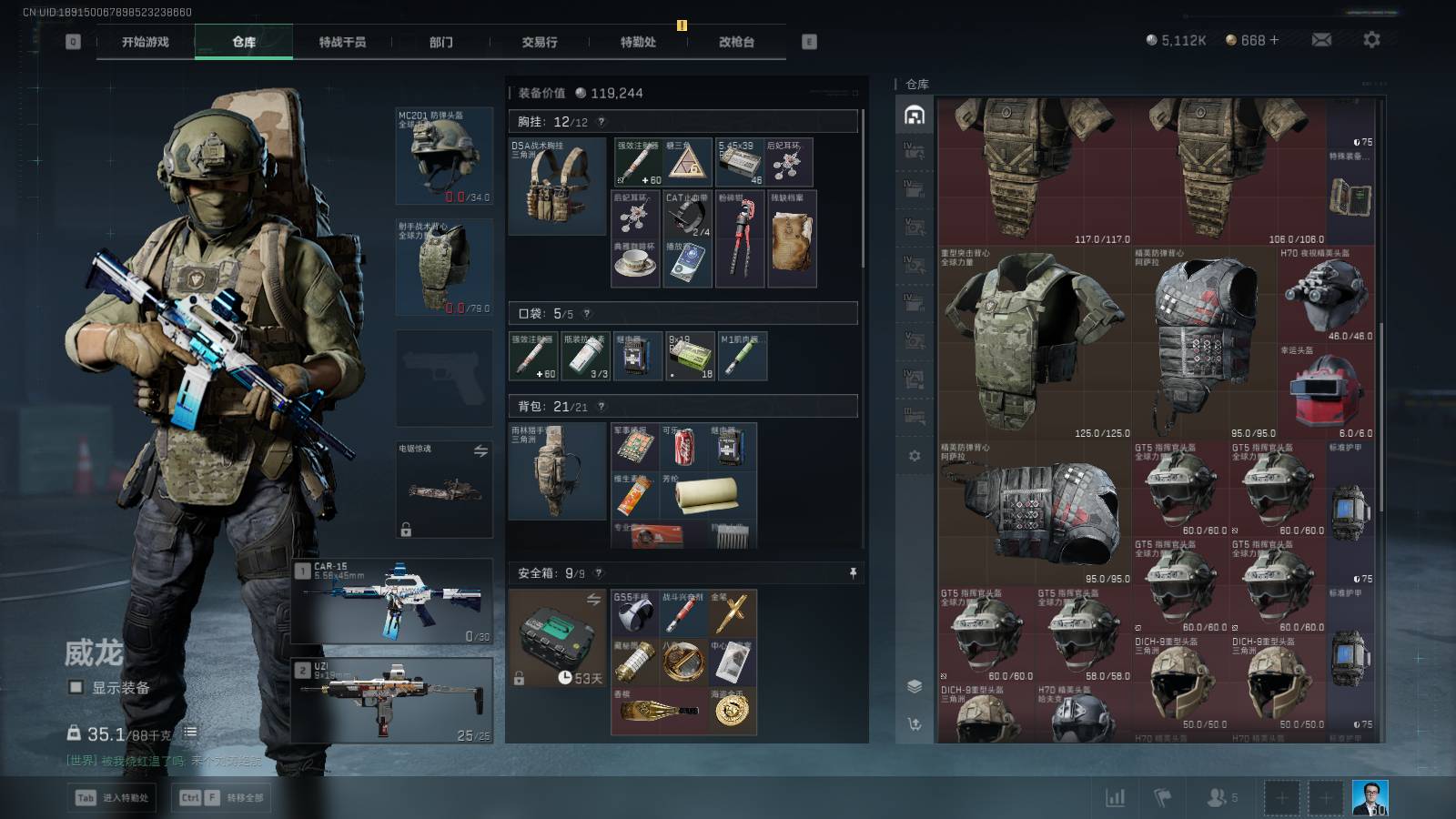This screenshot has width=1456, height=819.
Task: Select the red 幸运头盔 helmet in storage
Action: click(x=1327, y=391)
